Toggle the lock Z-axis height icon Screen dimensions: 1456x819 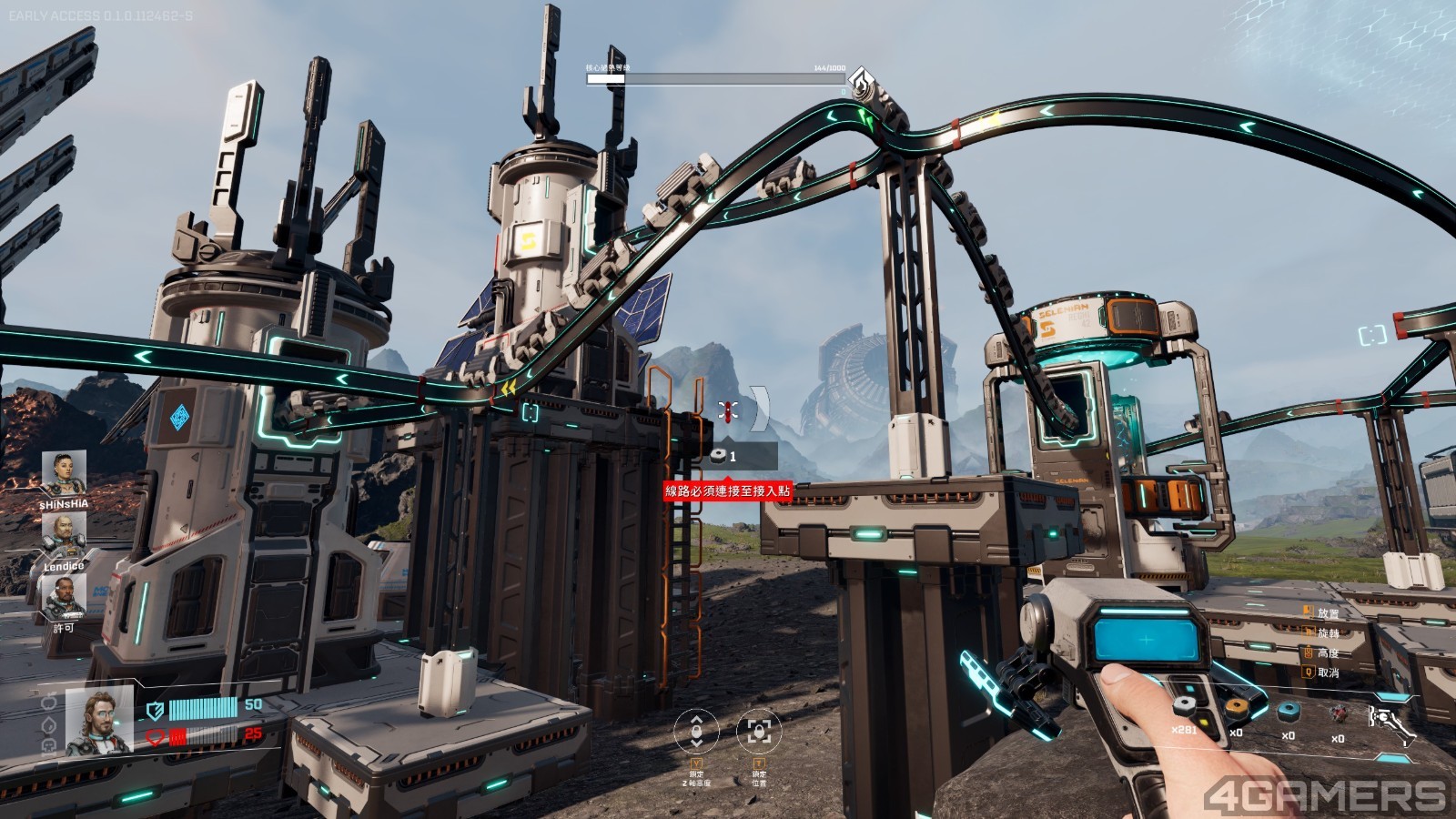tap(696, 731)
